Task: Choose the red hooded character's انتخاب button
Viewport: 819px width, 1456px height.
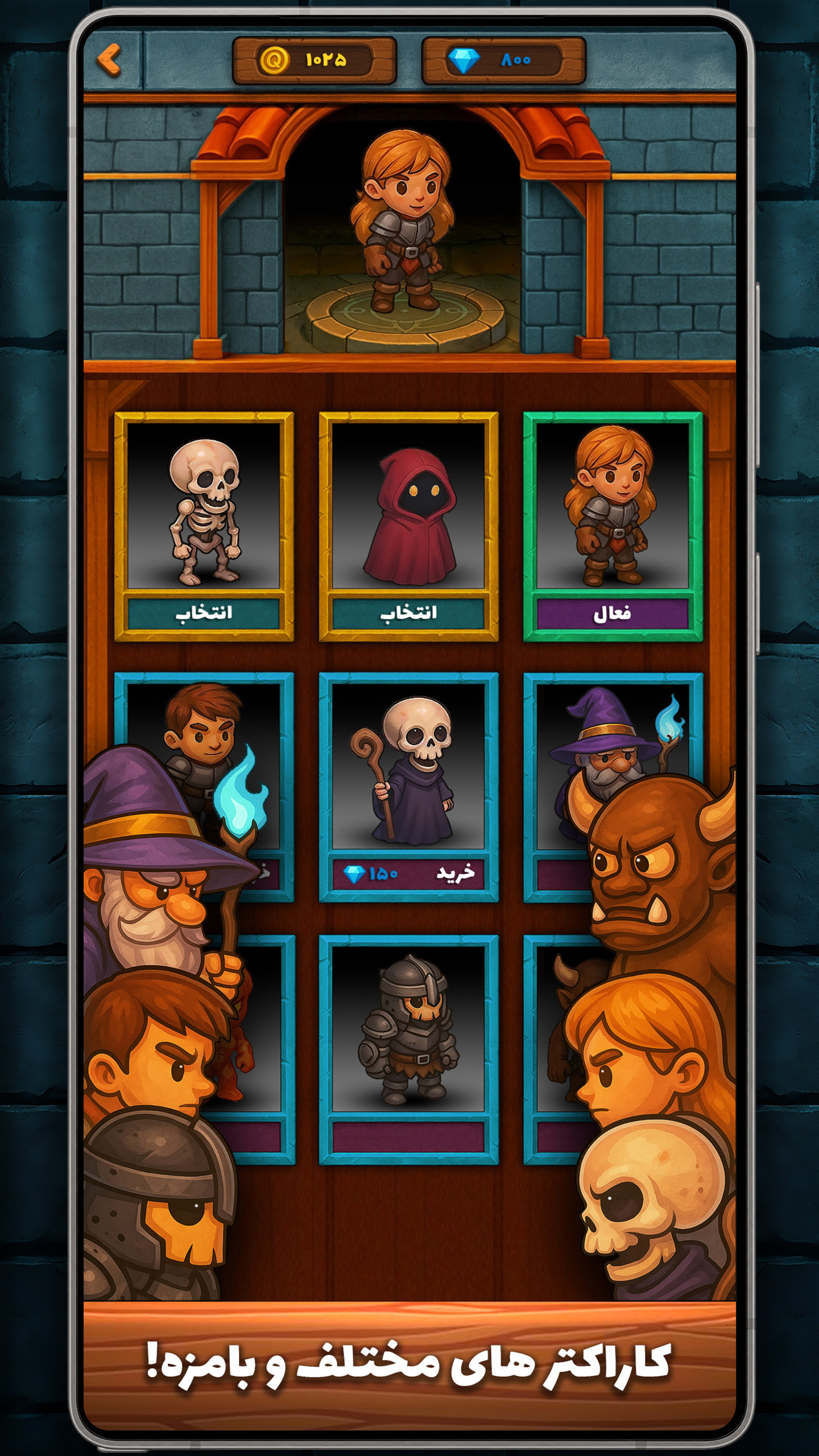Action: [x=408, y=613]
